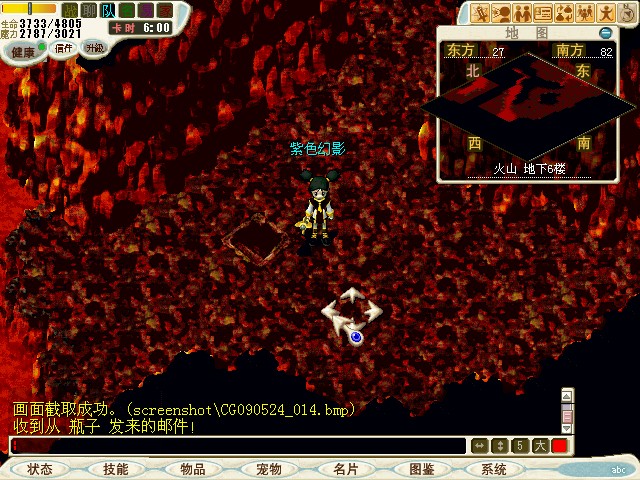Click the chat line count button showing 5
The width and height of the screenshot is (640, 480).
click(520, 446)
